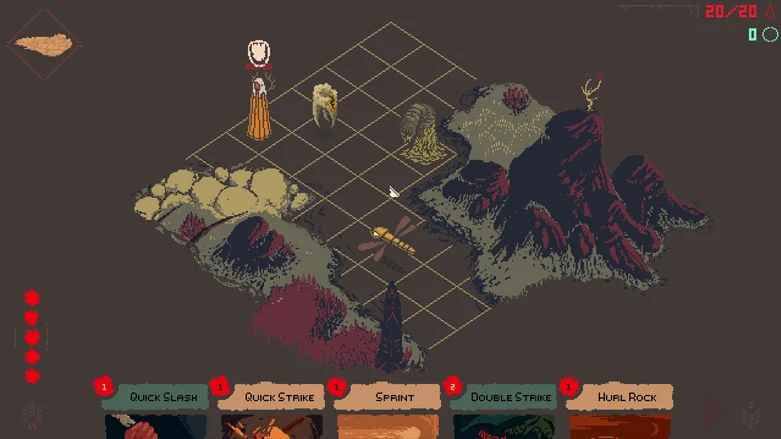
Task: Choose the Quick Strike card
Action: (x=271, y=398)
